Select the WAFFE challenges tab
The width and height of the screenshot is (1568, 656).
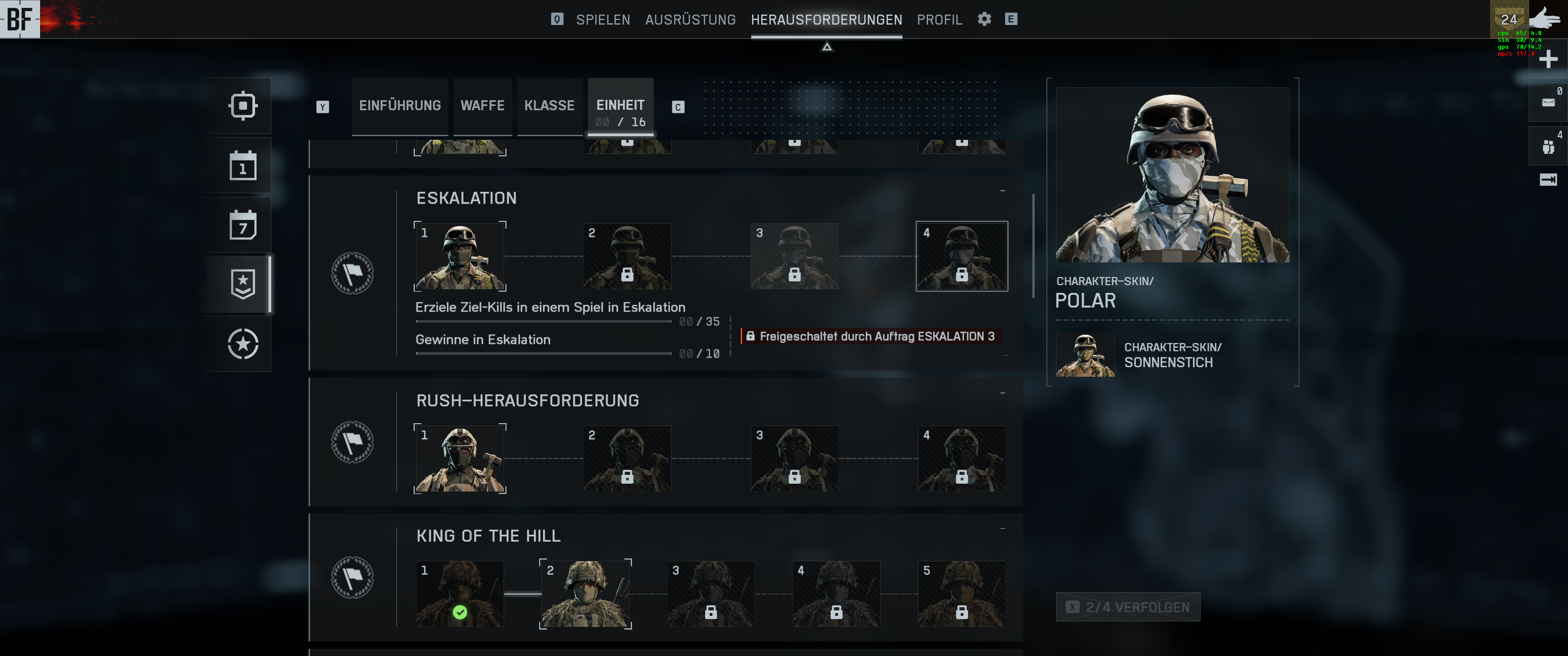point(482,106)
